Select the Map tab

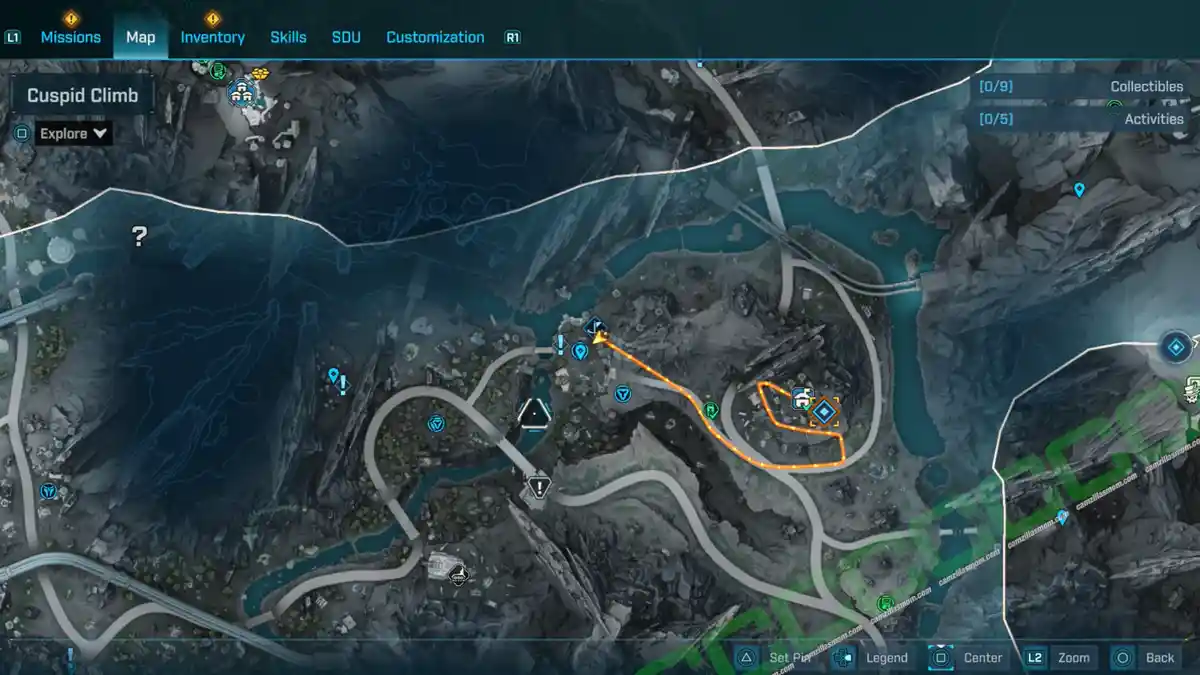click(x=140, y=37)
